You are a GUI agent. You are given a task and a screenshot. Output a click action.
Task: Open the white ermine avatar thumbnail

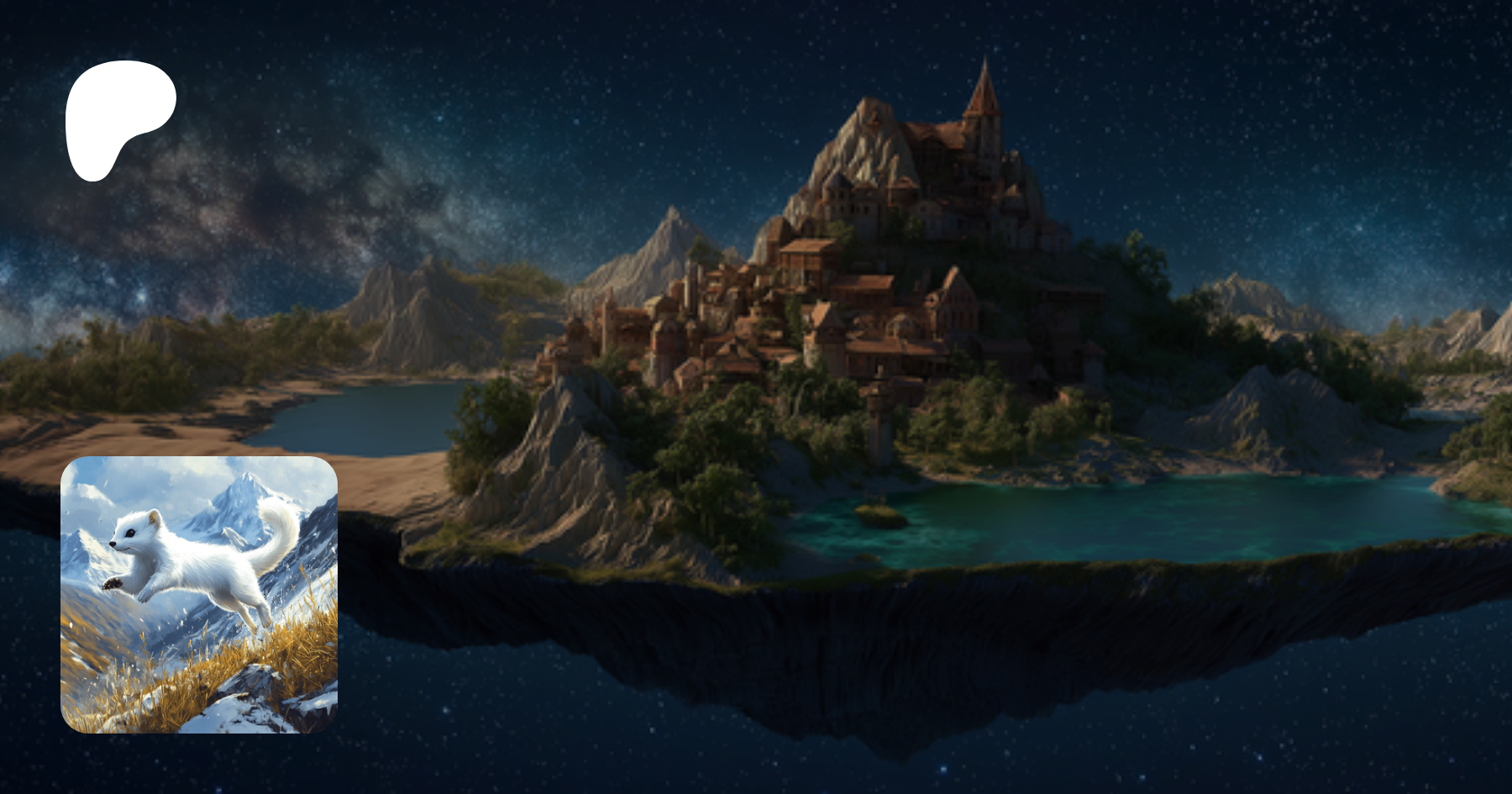point(199,595)
